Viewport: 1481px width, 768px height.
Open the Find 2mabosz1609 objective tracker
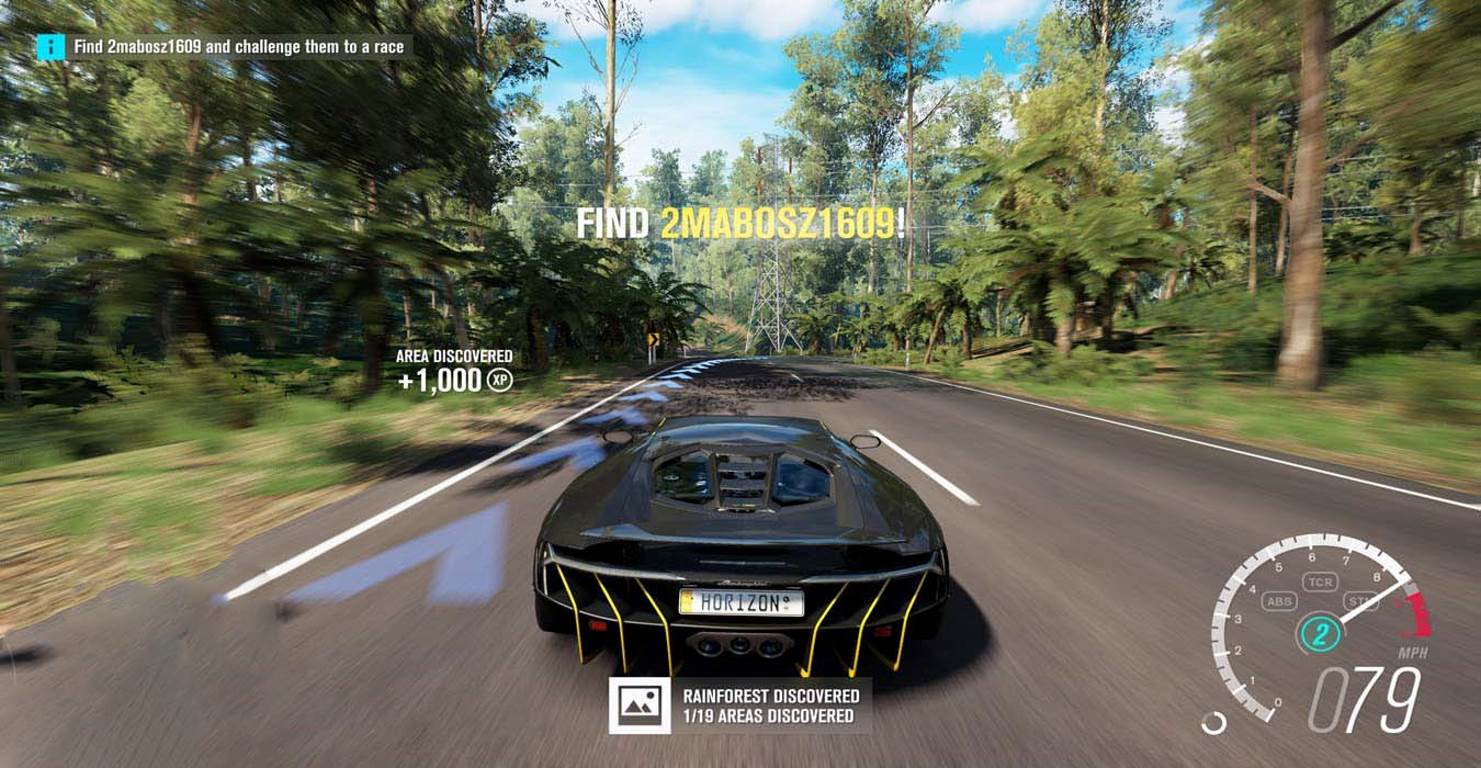coord(238,47)
